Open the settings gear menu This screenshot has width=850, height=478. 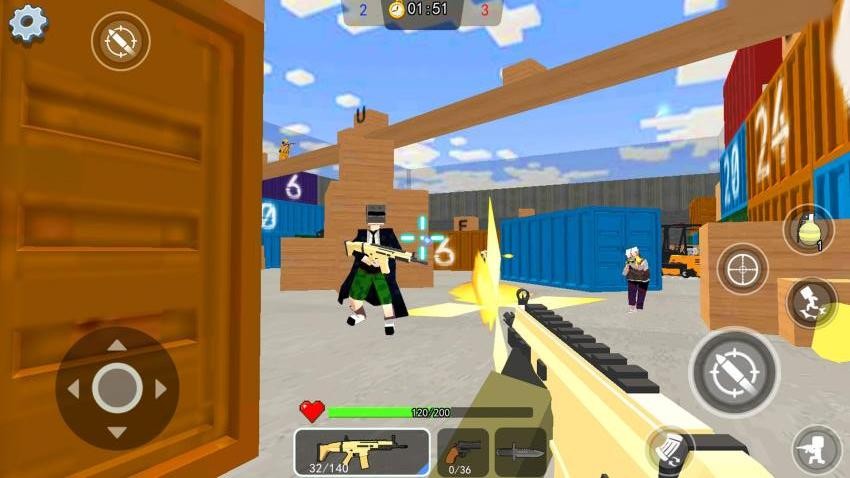tap(27, 23)
